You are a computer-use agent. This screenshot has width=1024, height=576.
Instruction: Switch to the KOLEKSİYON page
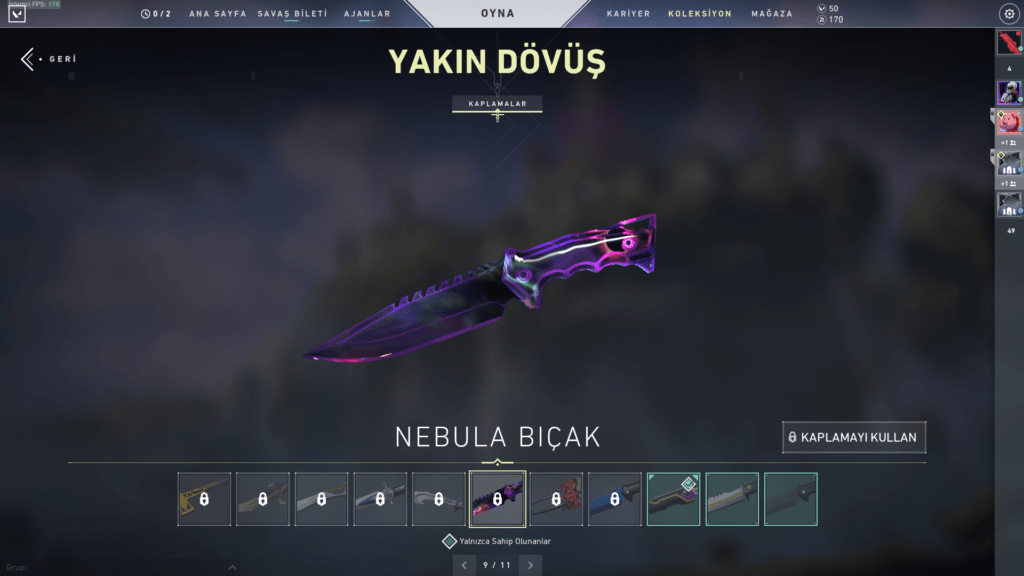(700, 14)
